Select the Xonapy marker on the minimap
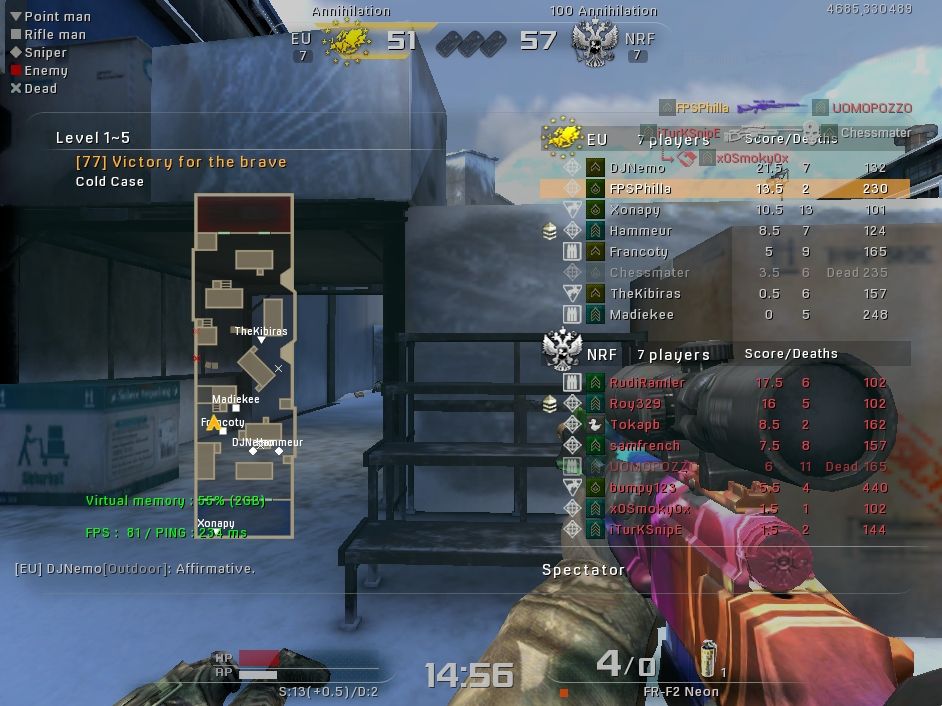942x706 pixels. (216, 524)
